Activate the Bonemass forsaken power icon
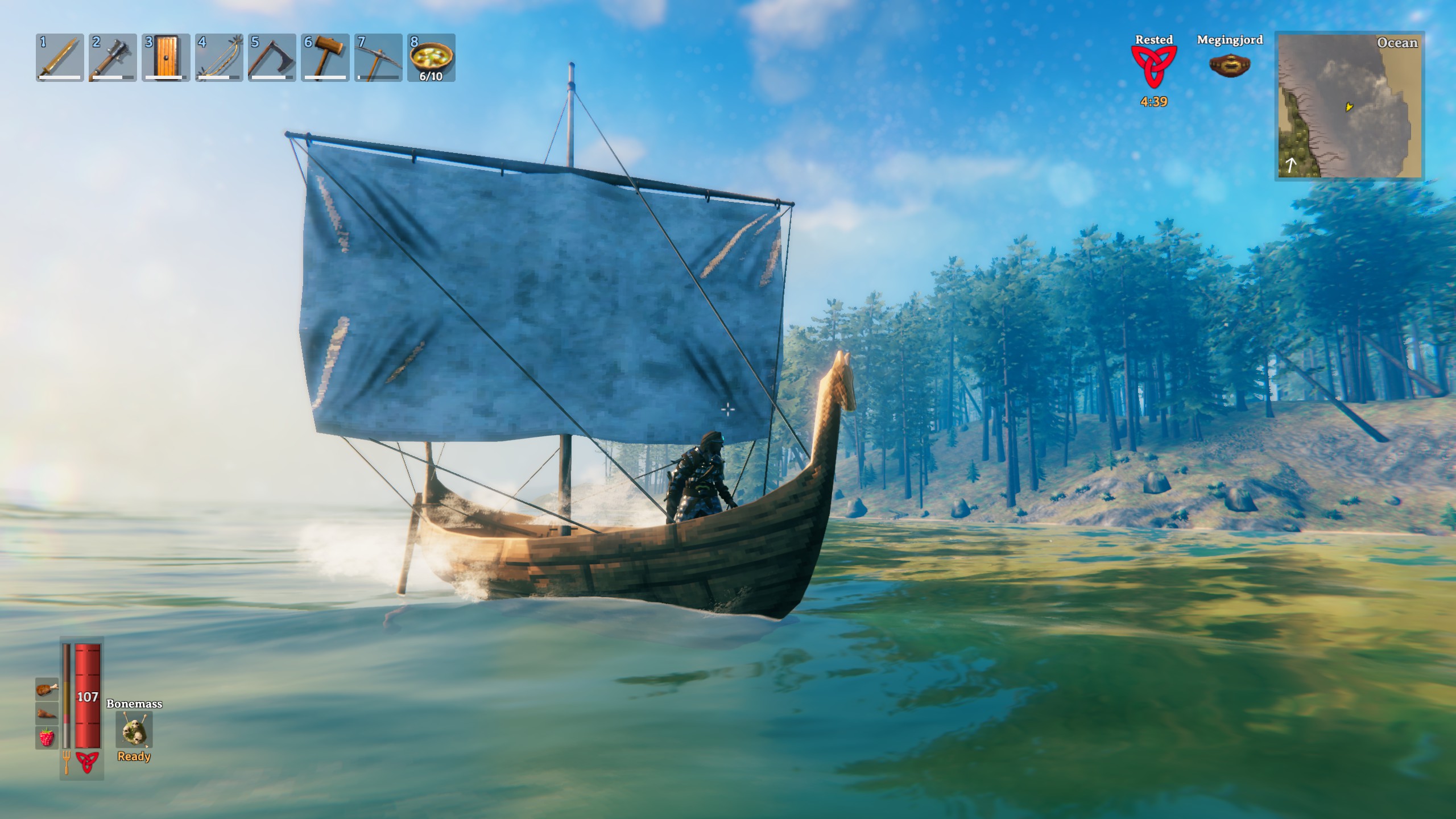The image size is (1456, 819). point(134,730)
